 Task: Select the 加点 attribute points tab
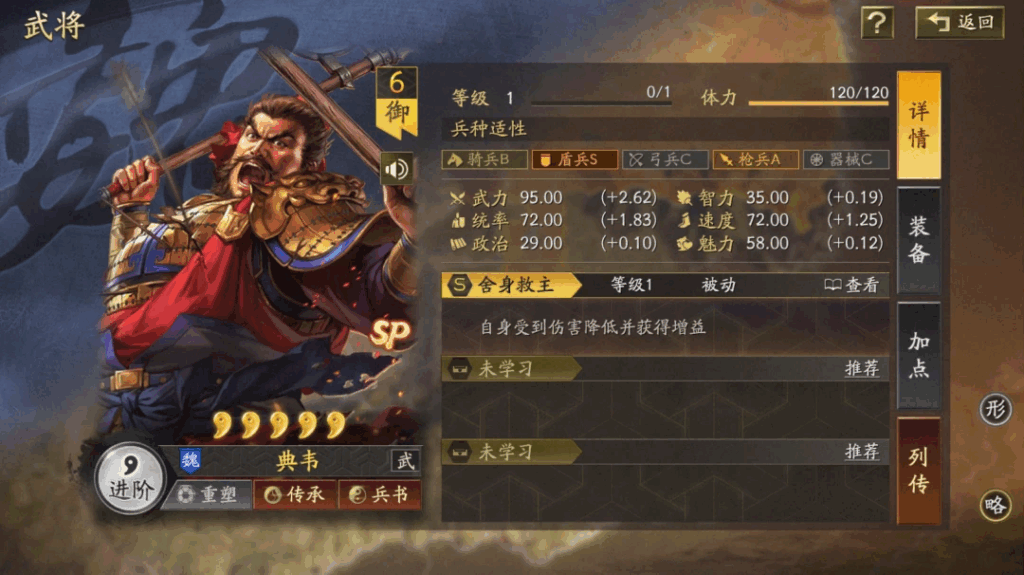[918, 355]
